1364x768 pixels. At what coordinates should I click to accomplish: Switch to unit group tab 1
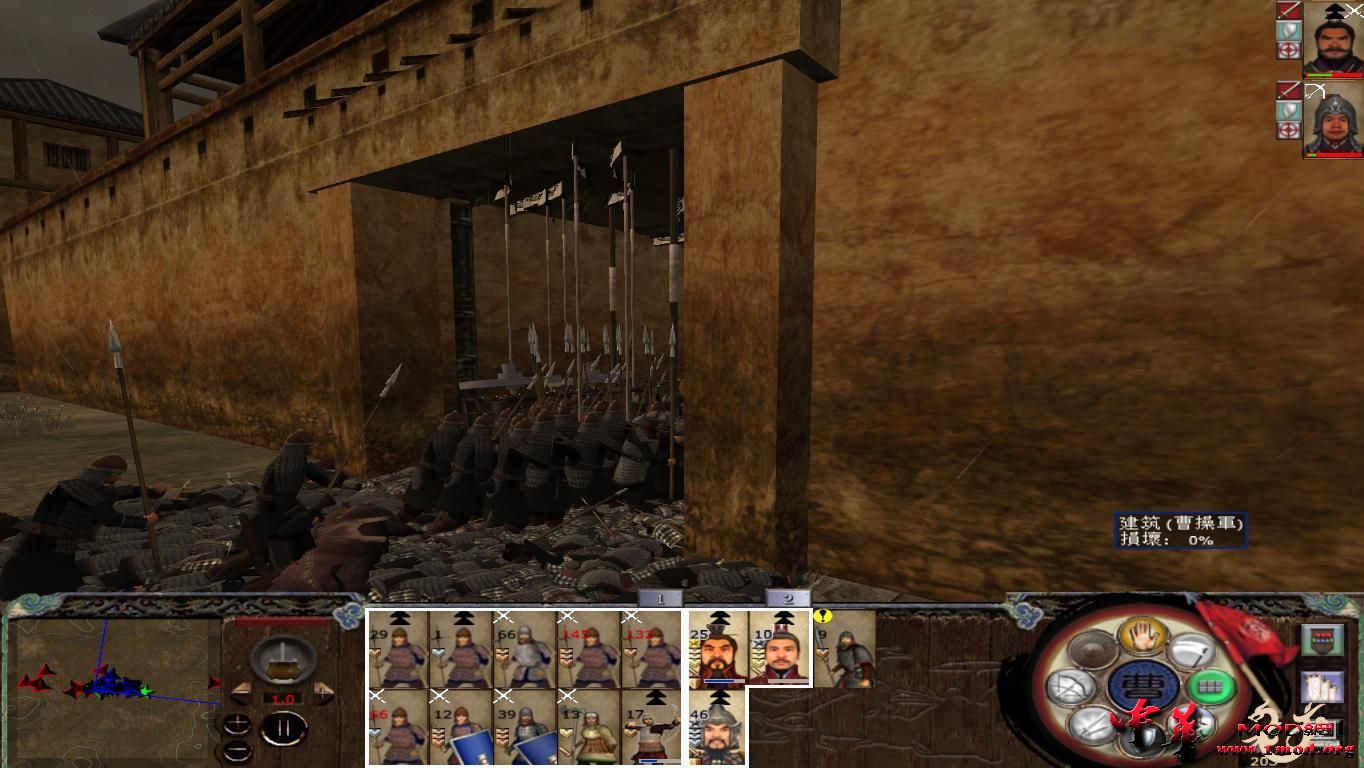pos(659,598)
